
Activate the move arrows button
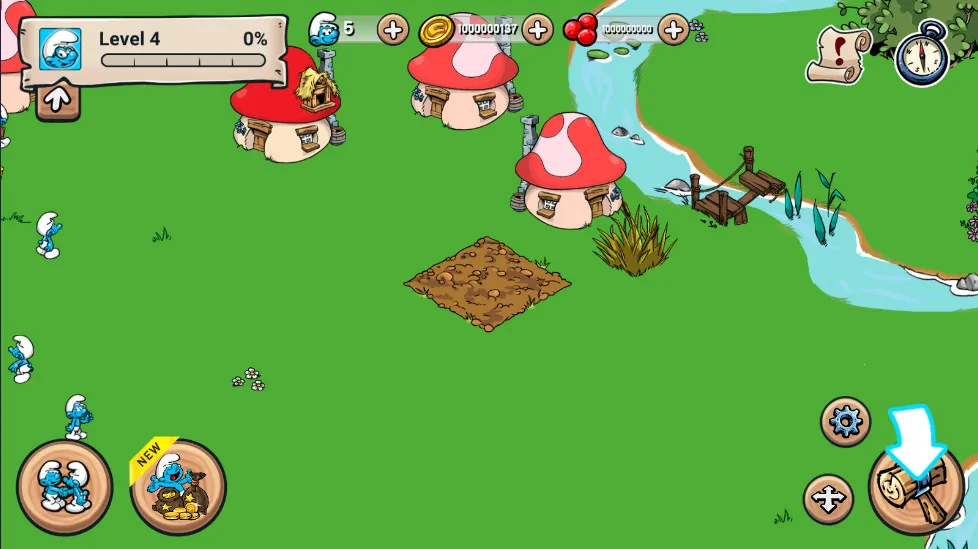coord(828,499)
